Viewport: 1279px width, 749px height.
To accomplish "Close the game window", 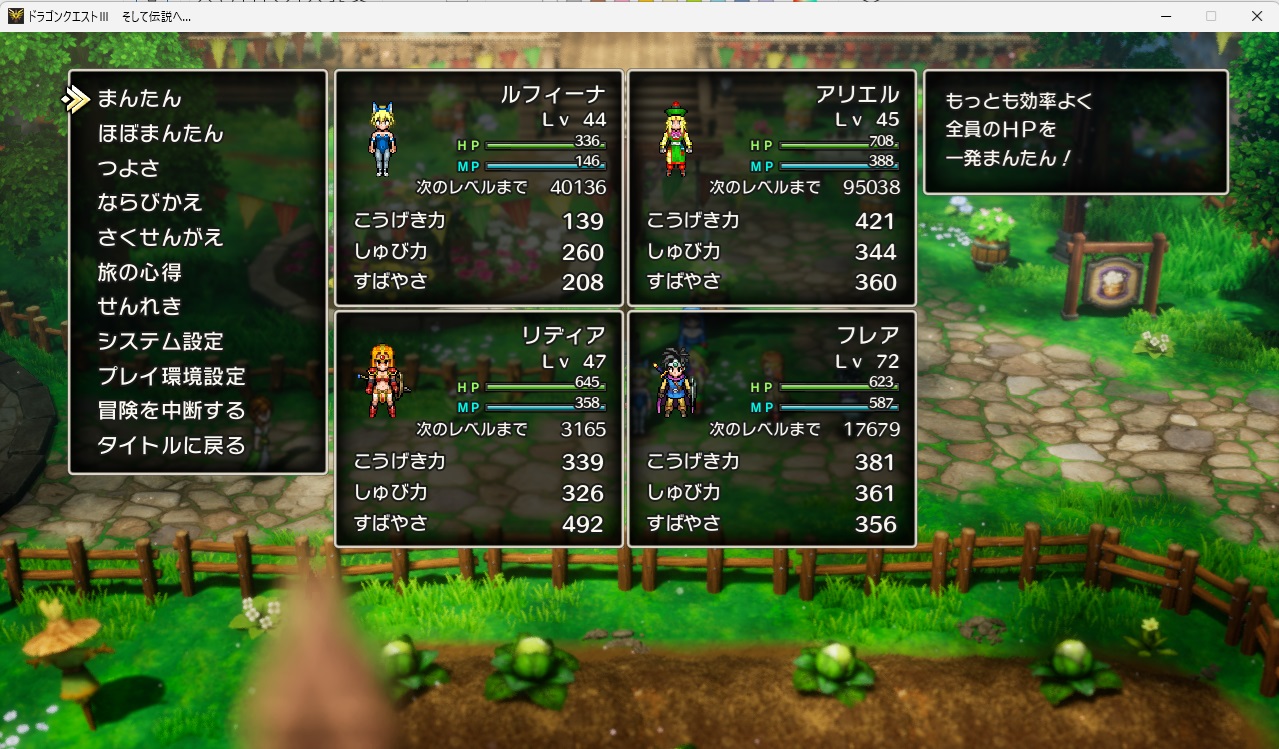I will tap(1256, 16).
